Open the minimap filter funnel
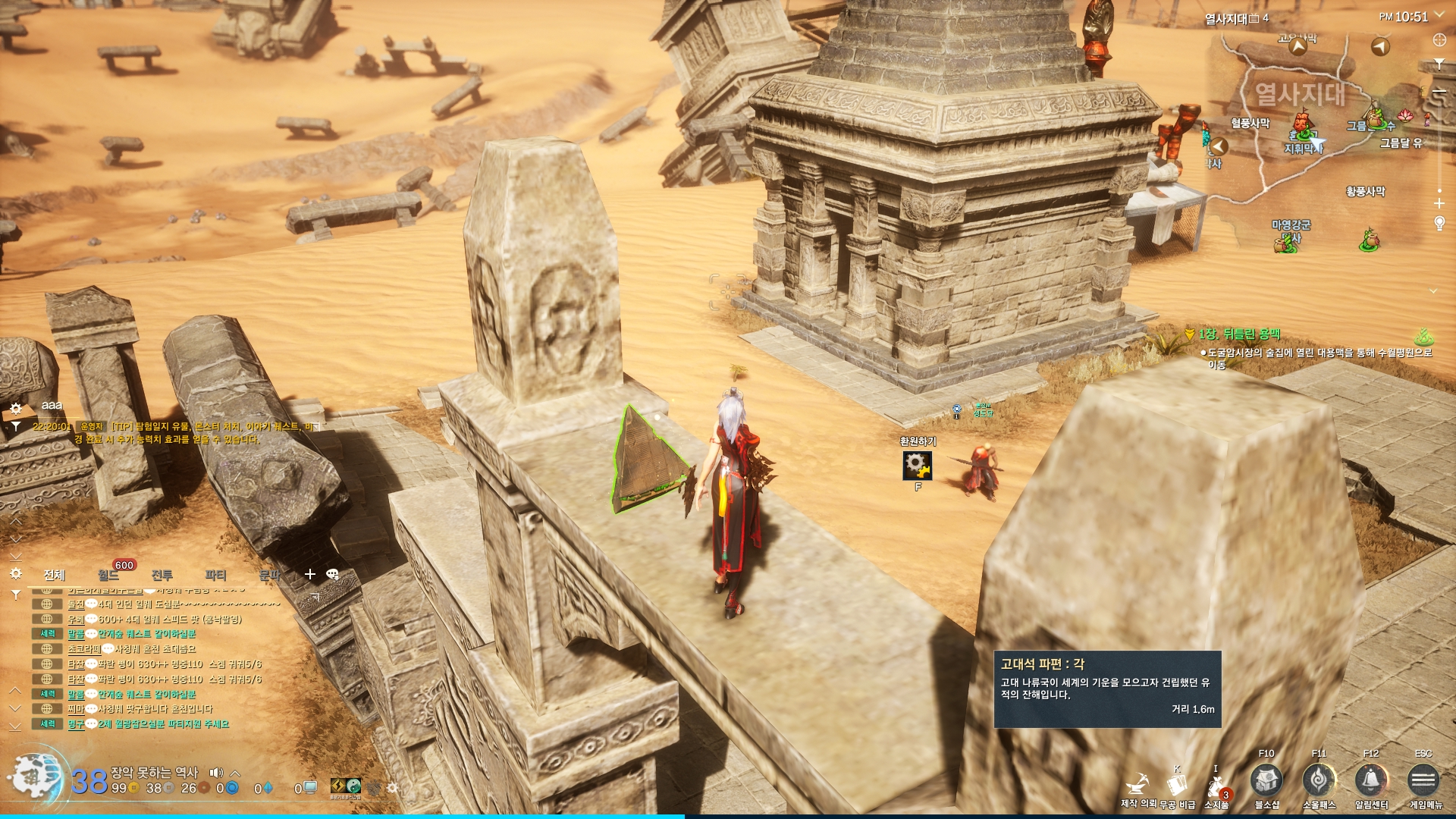This screenshot has height=819, width=1456. tap(1439, 64)
